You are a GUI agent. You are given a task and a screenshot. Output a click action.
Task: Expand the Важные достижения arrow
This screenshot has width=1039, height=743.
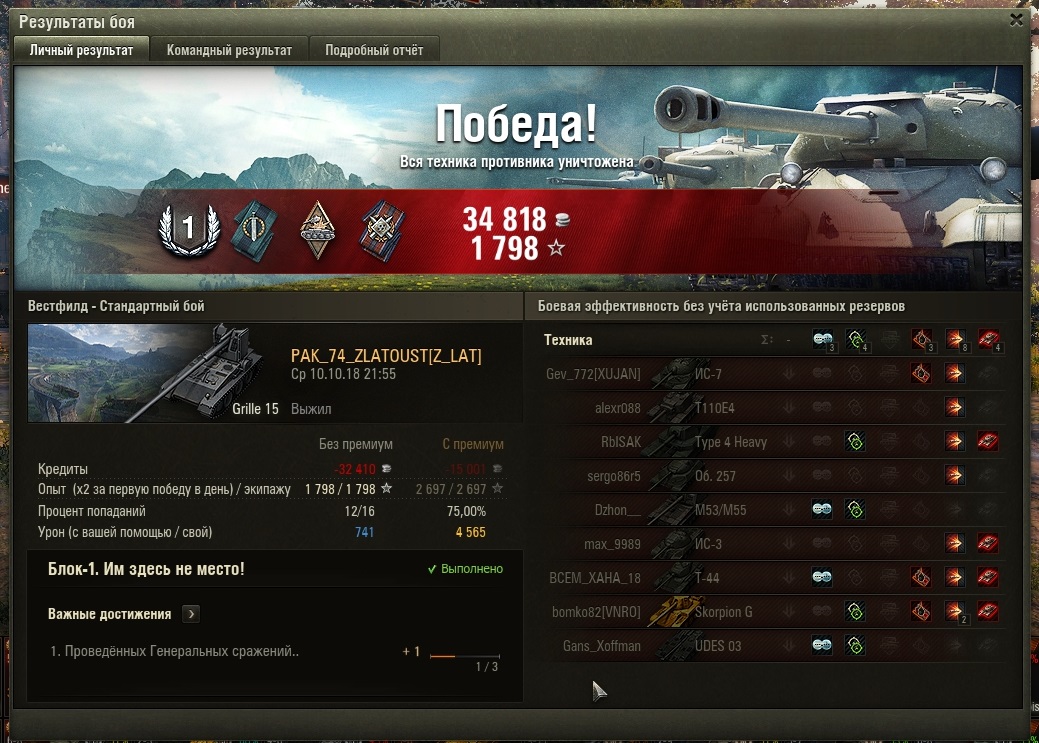coord(191,614)
